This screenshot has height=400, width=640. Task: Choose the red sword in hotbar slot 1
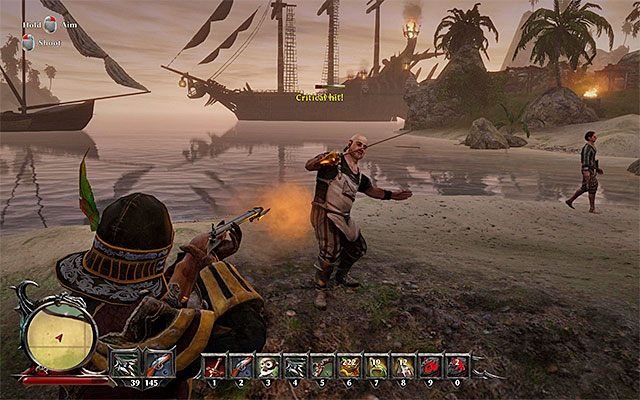coord(214,365)
